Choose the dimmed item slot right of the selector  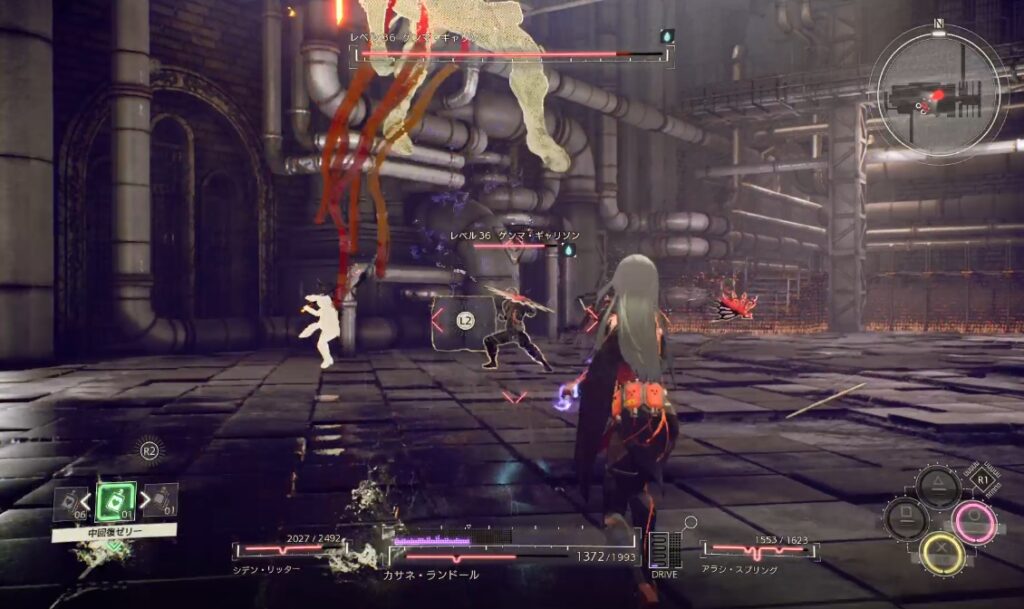[164, 498]
